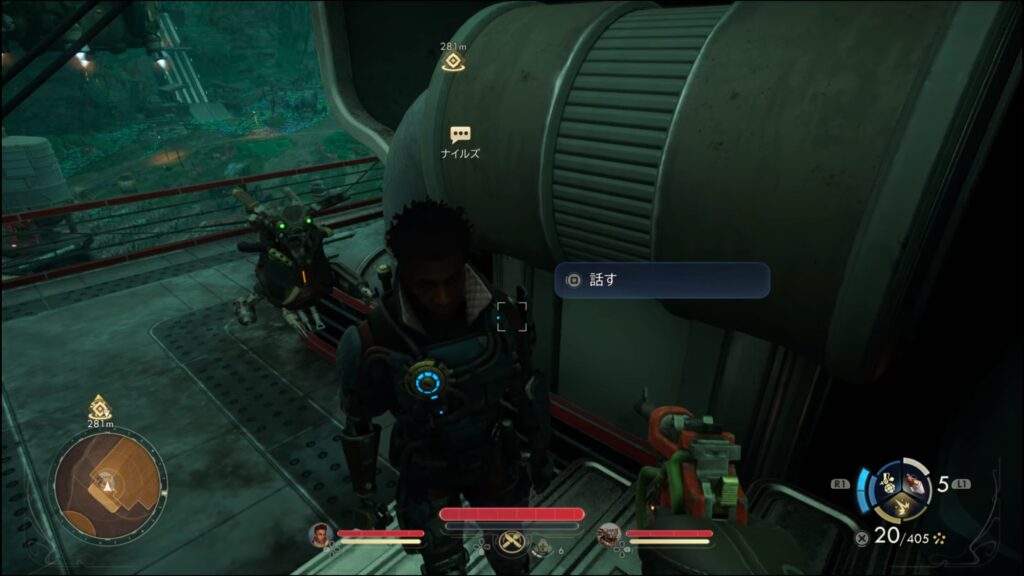The width and height of the screenshot is (1024, 576).
Task: Select the 話す talk prompt
Action: 662,280
